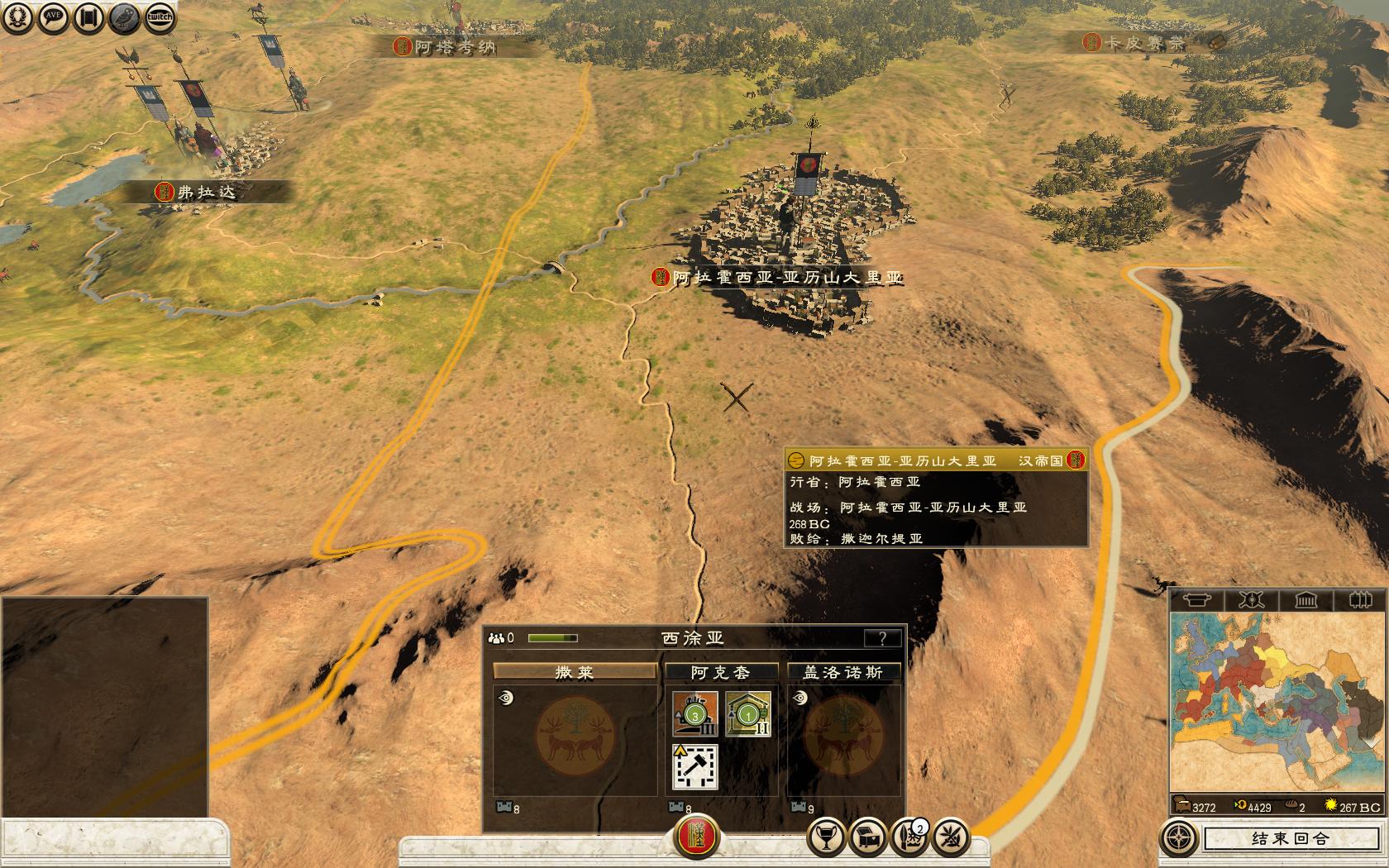
Task: End the turn with 结束回合
Action: click(1290, 838)
